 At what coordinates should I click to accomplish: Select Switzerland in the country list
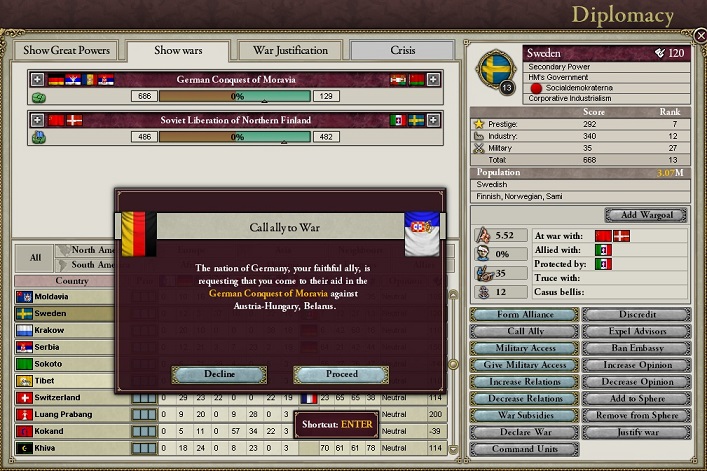(x=60, y=397)
